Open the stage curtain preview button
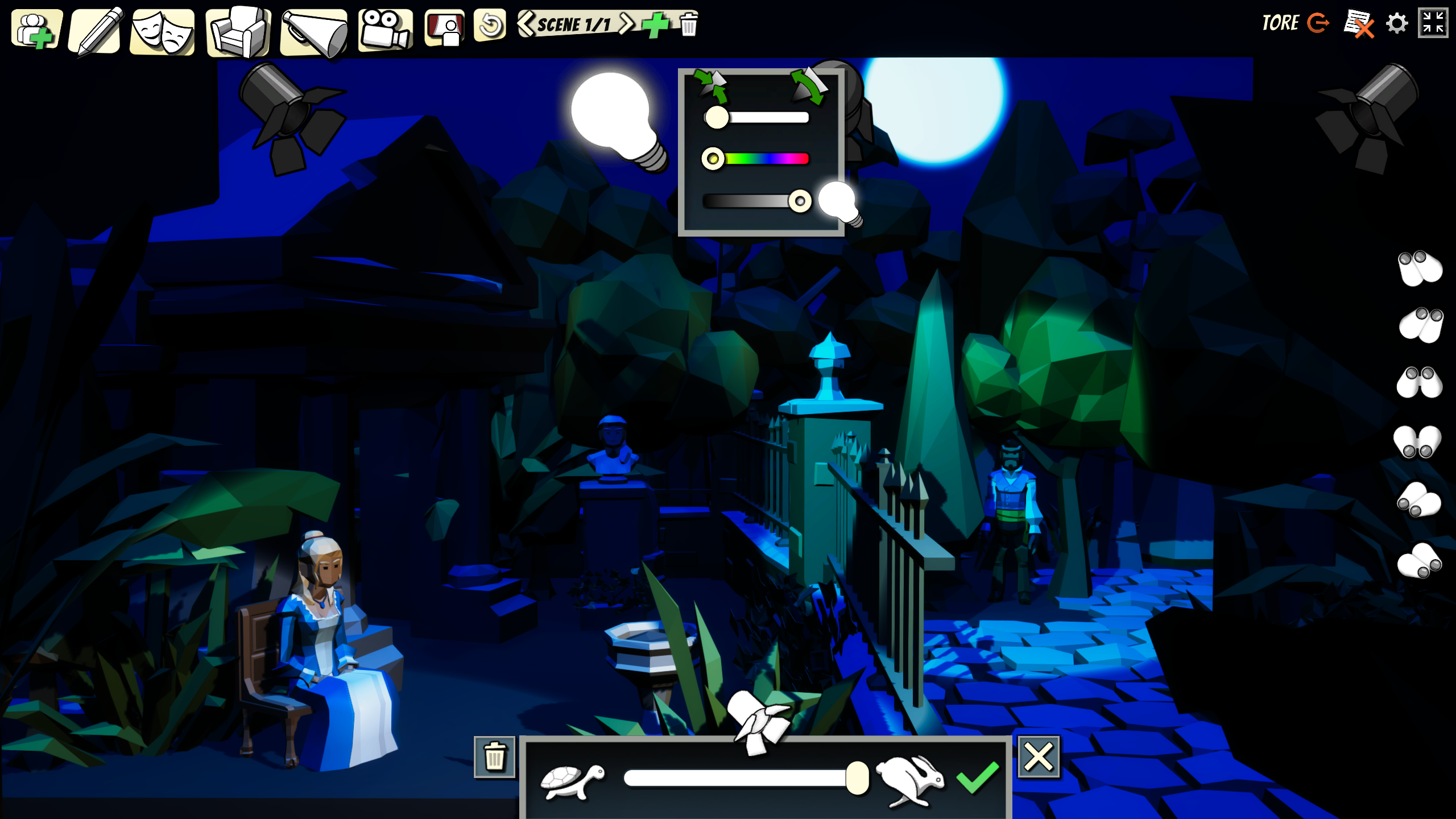The width and height of the screenshot is (1456, 819). (x=445, y=28)
